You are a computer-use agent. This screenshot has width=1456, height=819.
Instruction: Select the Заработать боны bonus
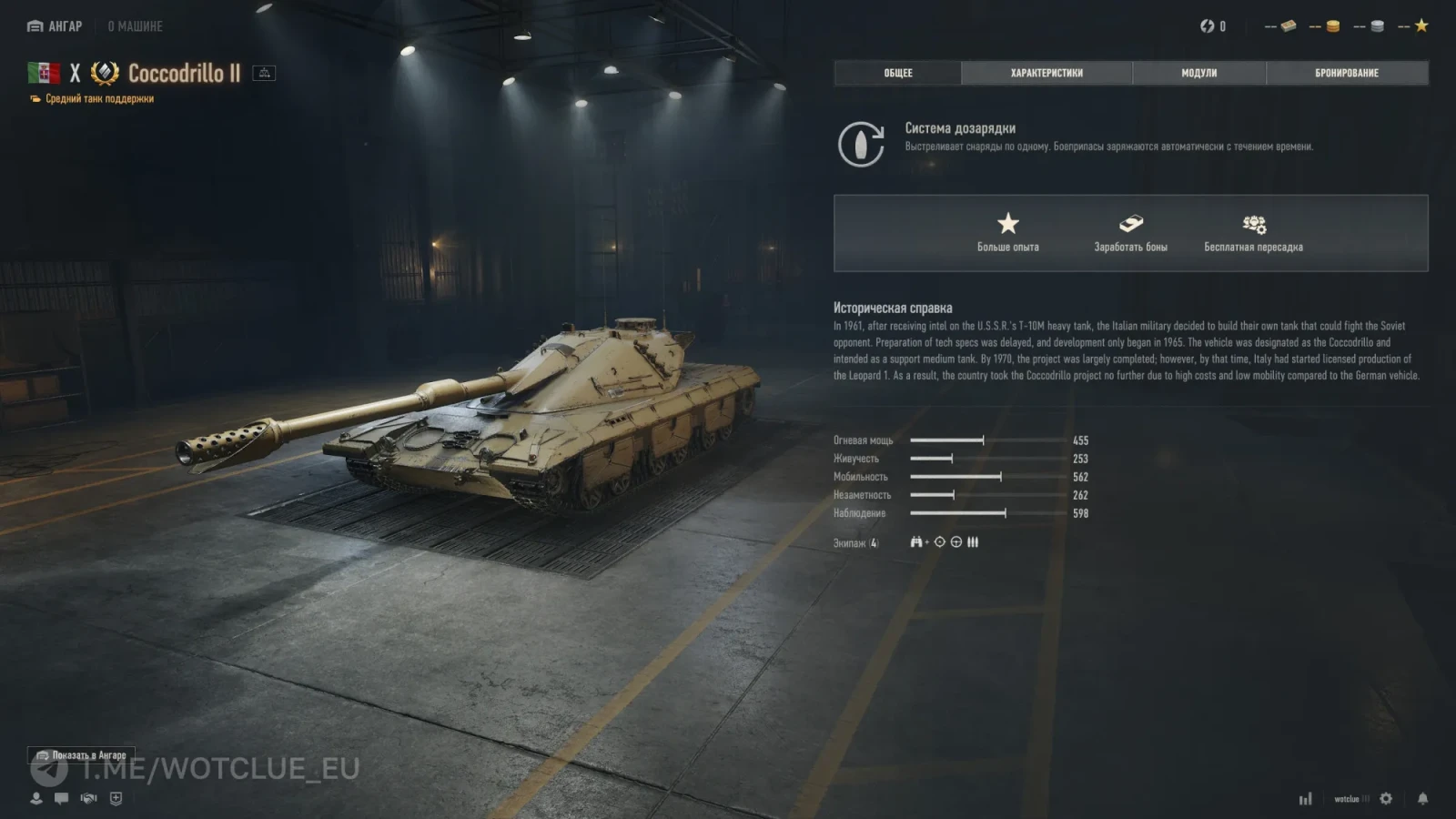(1130, 232)
